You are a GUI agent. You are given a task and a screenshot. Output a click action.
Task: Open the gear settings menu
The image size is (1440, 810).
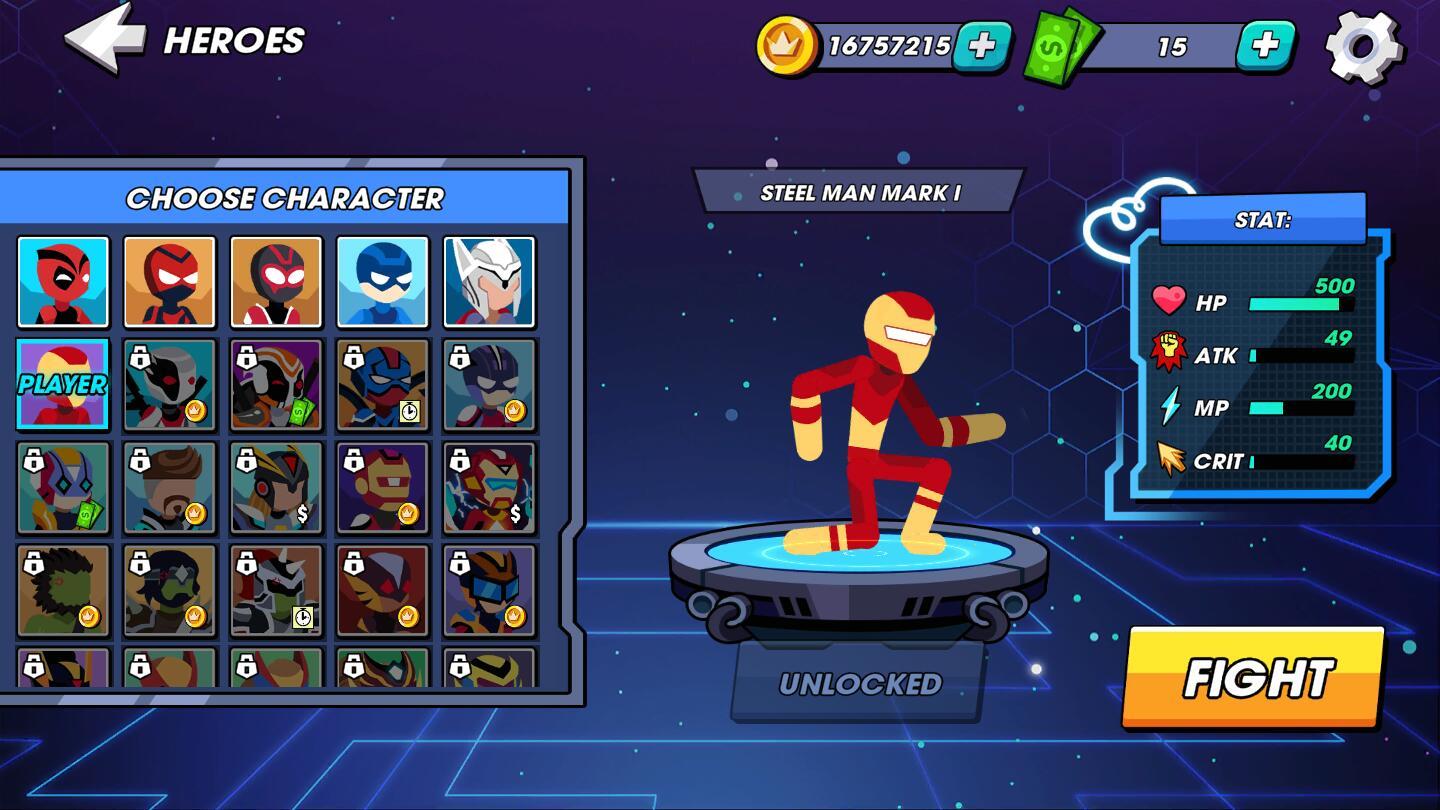coord(1363,47)
